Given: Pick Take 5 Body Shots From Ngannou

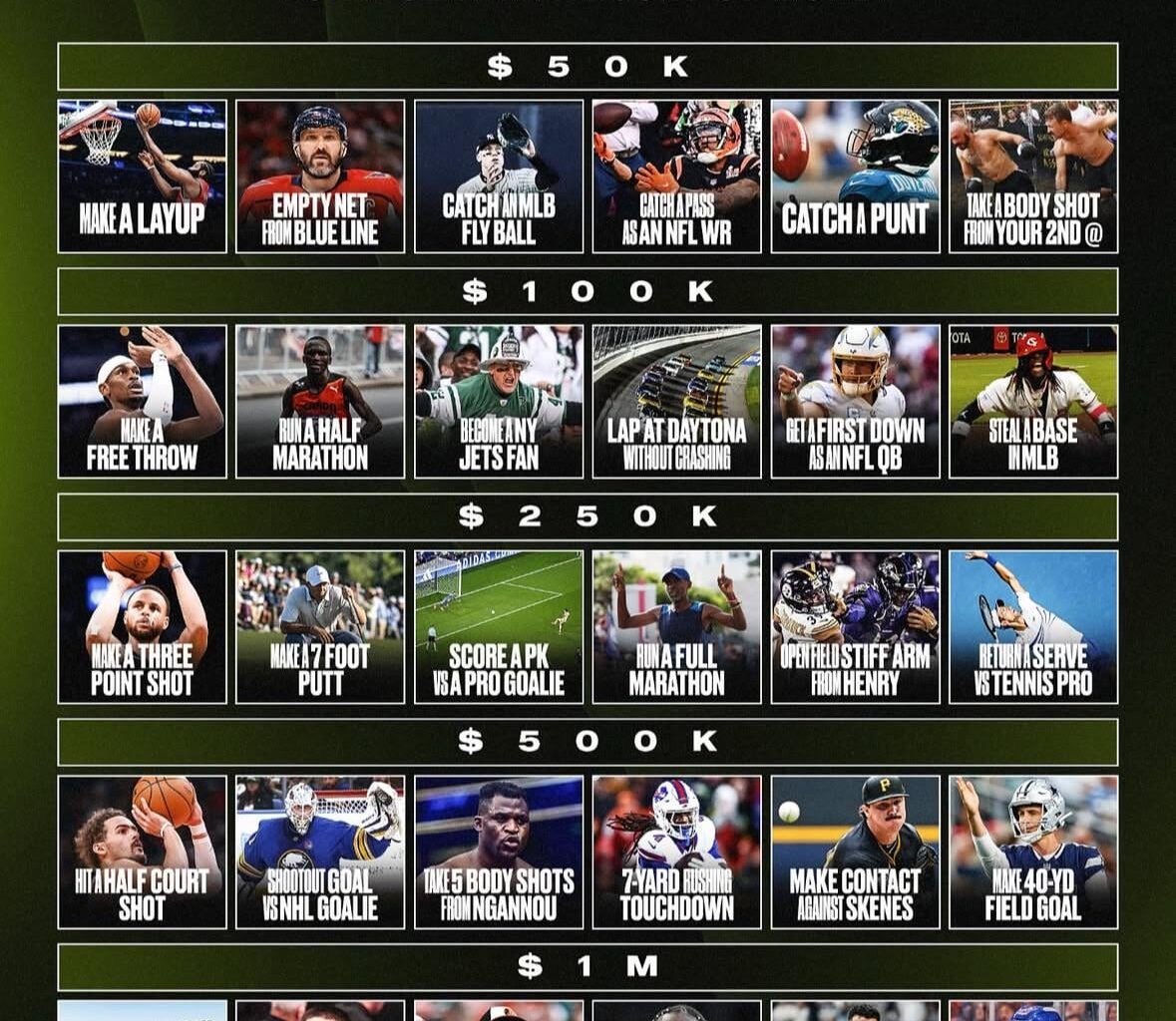Looking at the screenshot, I should [x=499, y=852].
